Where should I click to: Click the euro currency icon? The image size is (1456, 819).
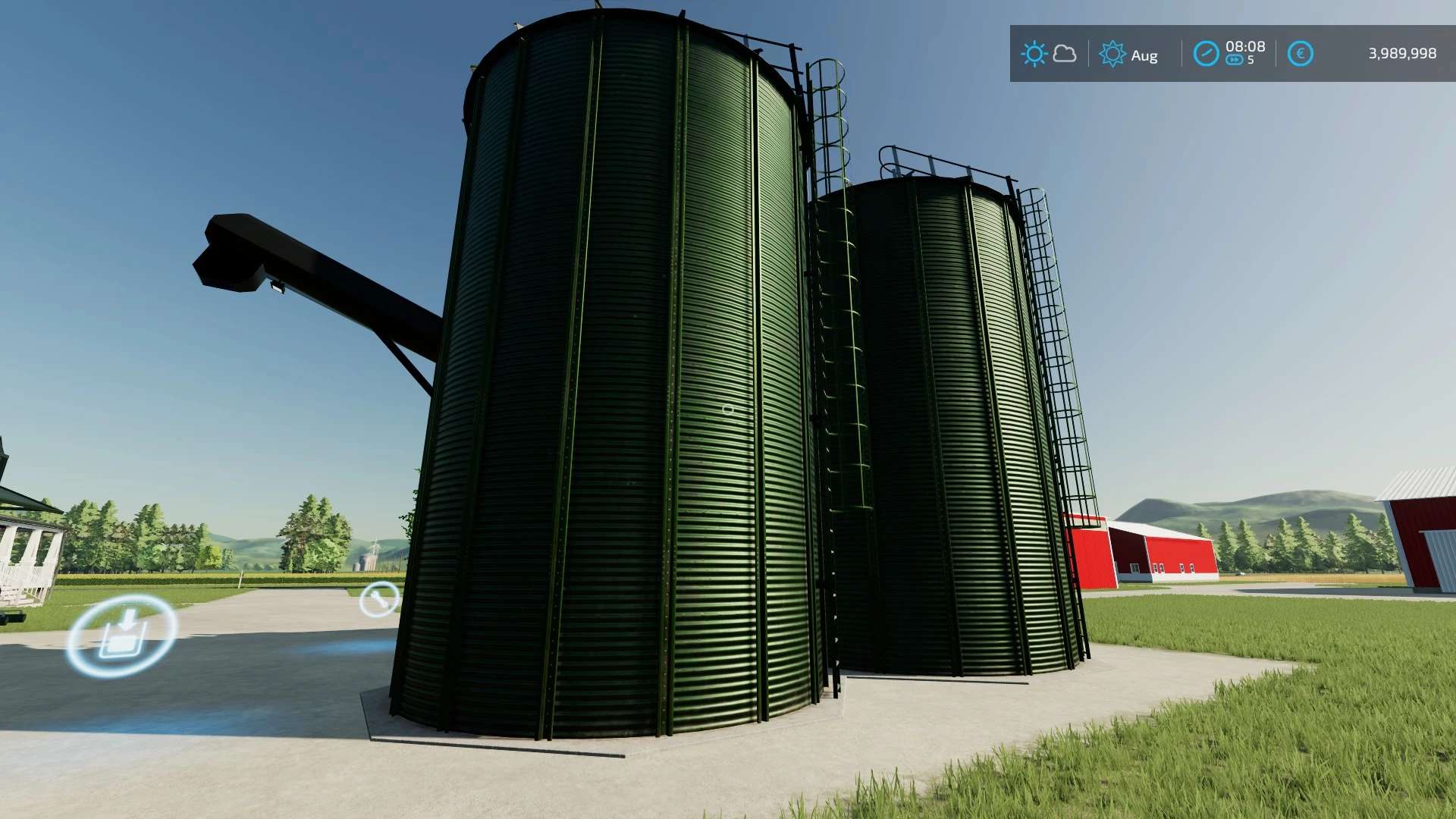pyautogui.click(x=1300, y=54)
